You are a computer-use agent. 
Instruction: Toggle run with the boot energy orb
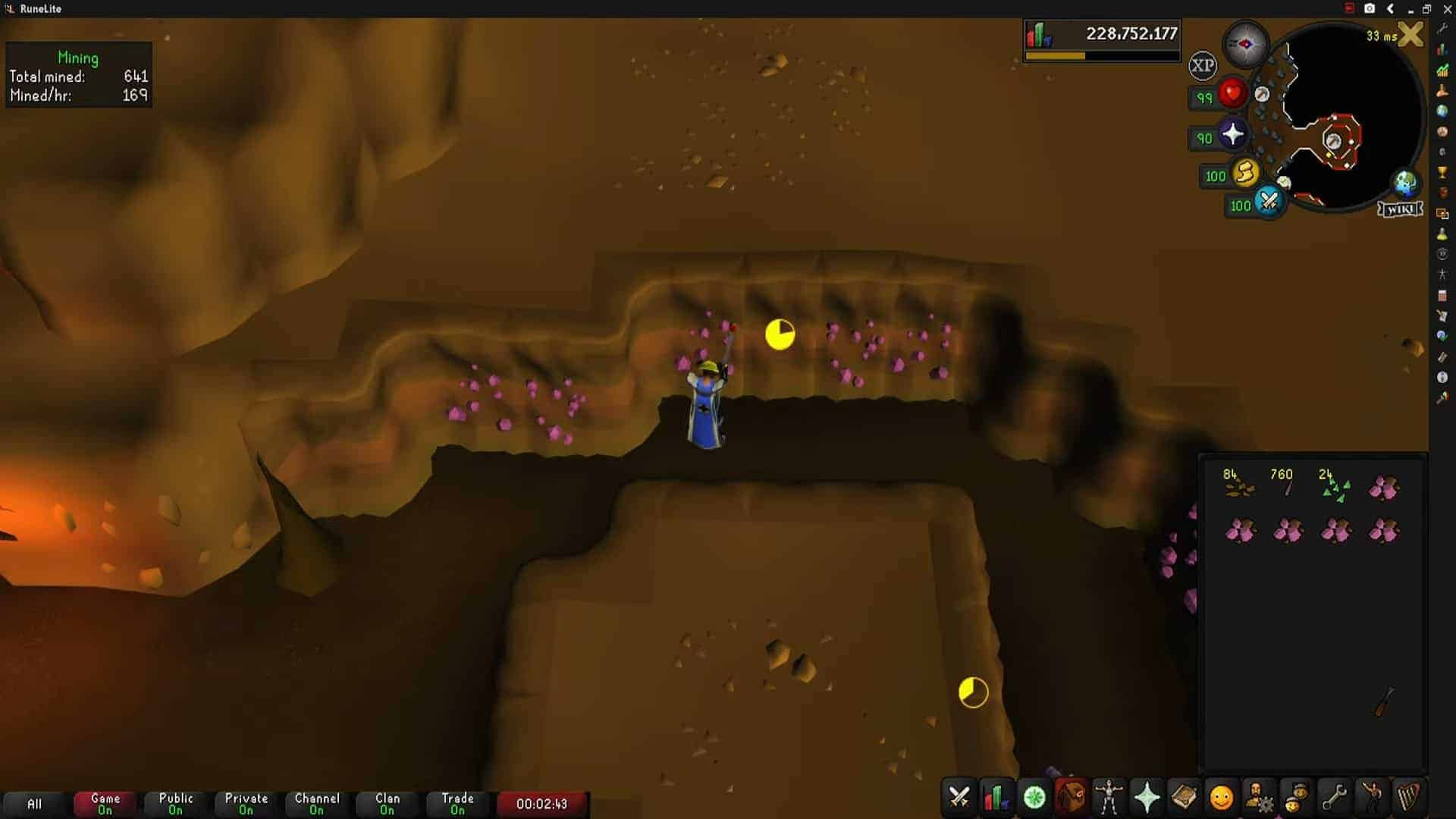[1244, 174]
